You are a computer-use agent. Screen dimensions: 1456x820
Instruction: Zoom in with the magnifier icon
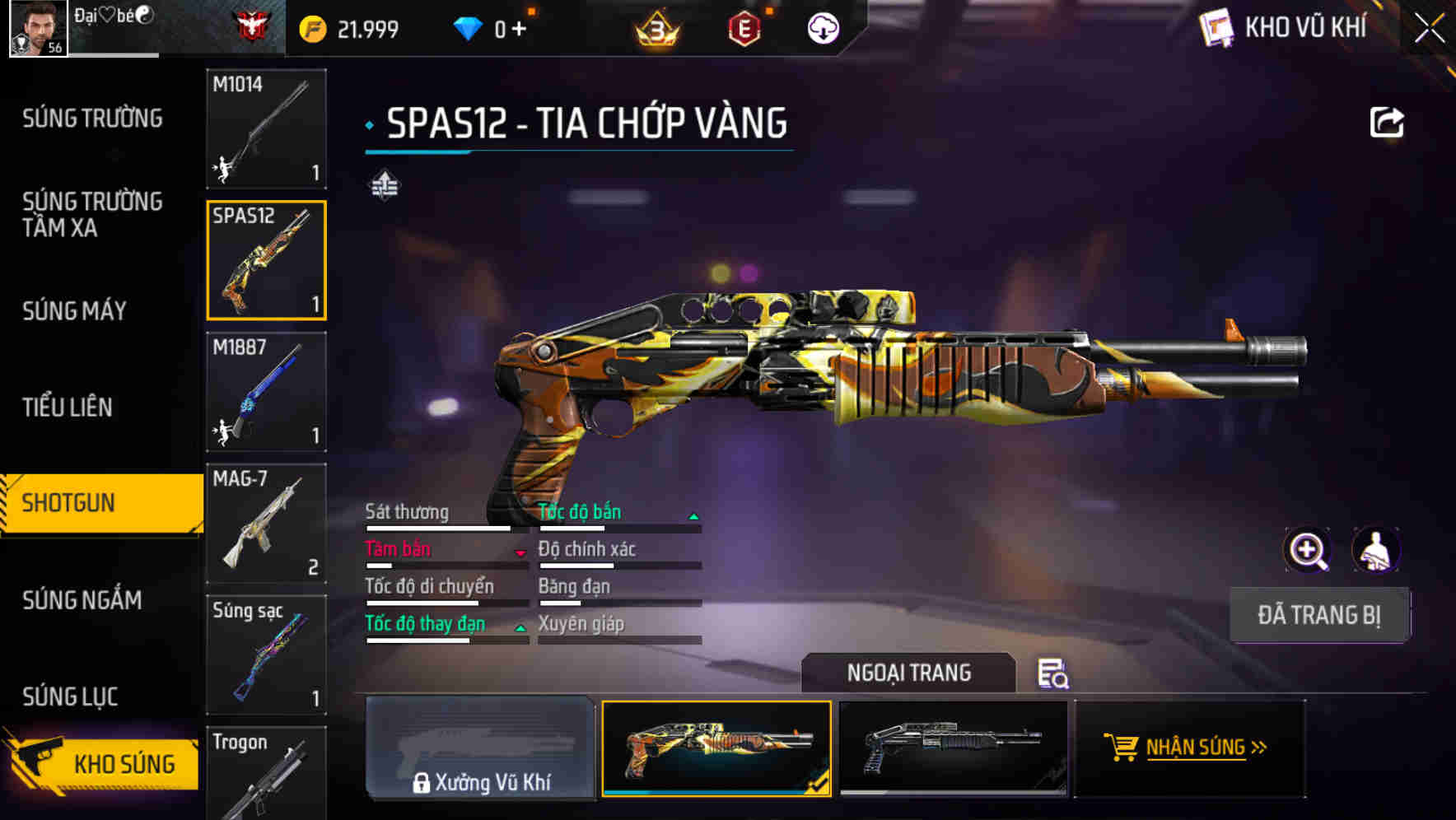tap(1308, 550)
